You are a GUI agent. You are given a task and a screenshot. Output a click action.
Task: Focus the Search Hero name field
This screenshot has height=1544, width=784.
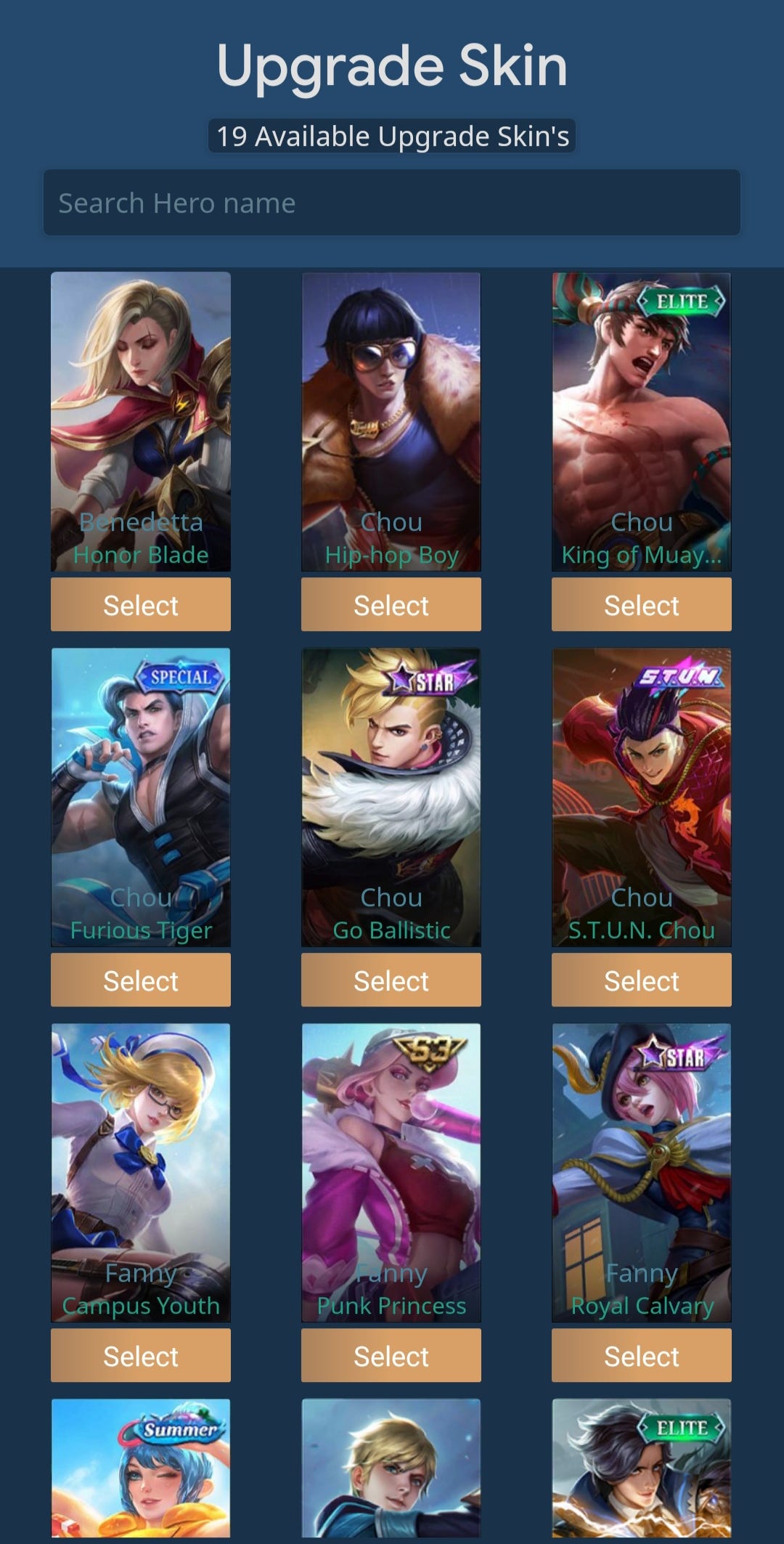pyautogui.click(x=392, y=203)
